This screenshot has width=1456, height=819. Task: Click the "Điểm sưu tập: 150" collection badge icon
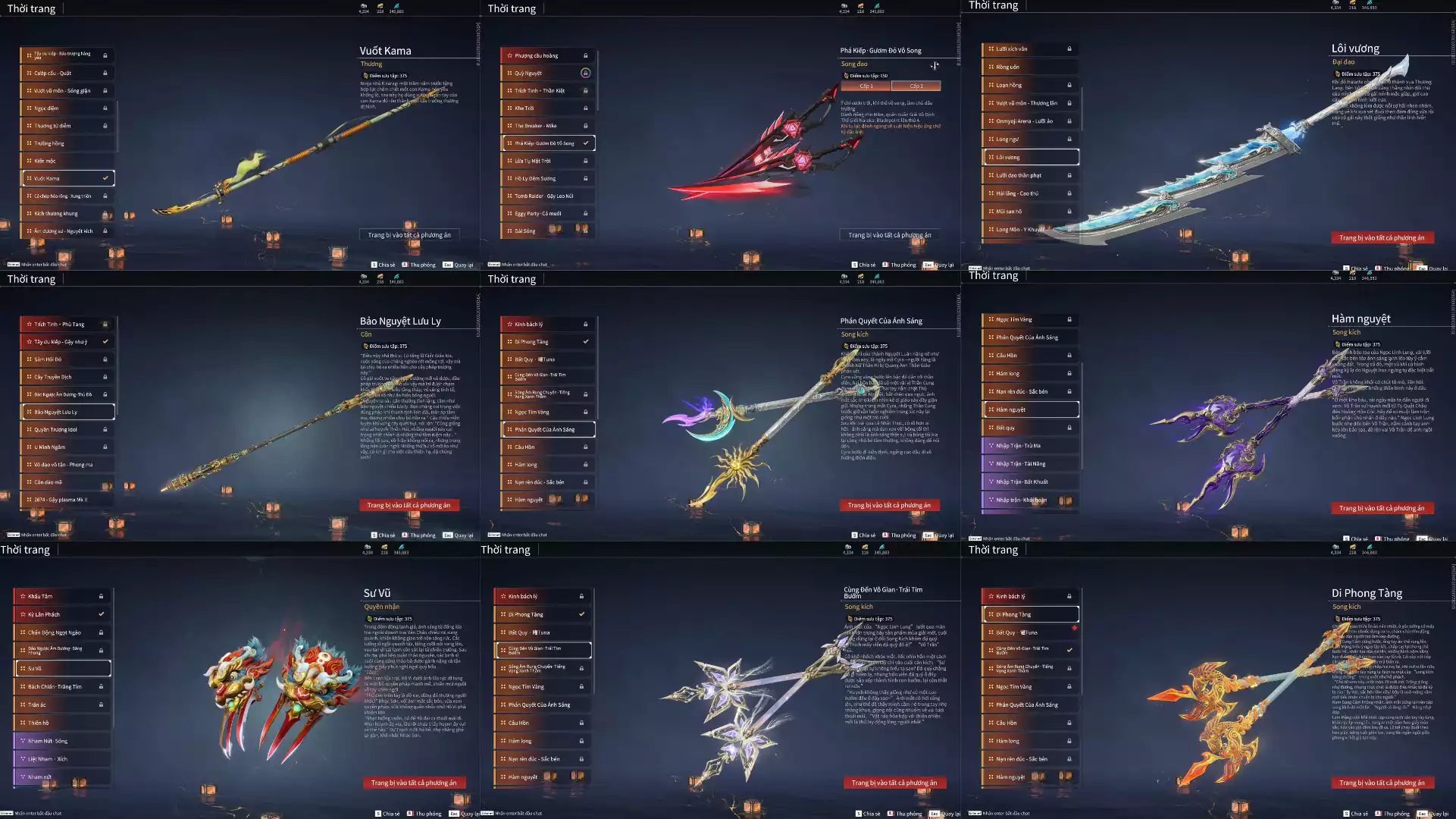tap(847, 76)
